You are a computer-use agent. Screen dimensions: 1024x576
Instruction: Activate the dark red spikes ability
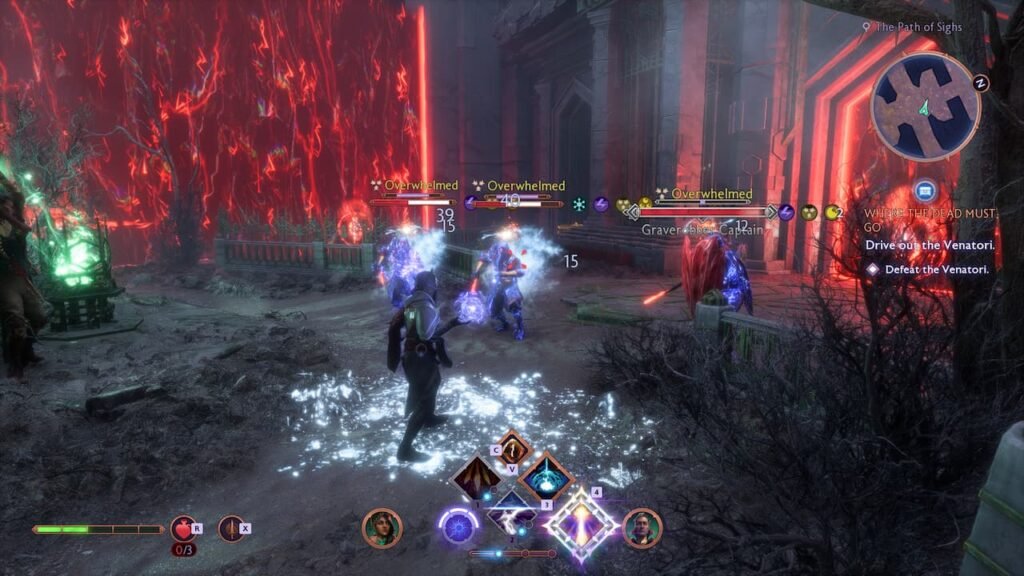click(x=477, y=478)
